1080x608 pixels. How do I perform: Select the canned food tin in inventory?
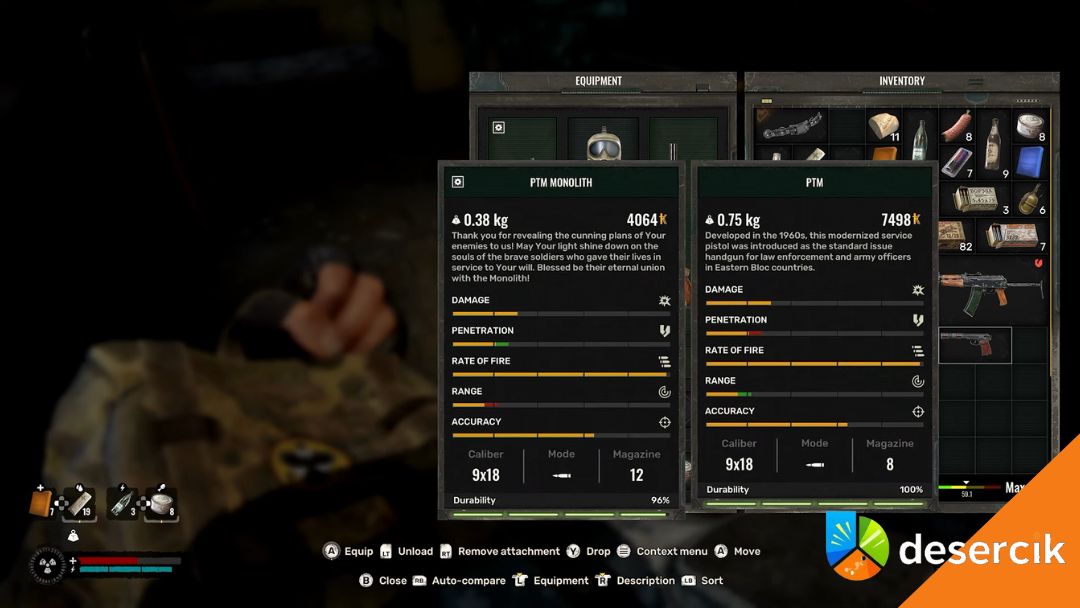(x=1030, y=127)
